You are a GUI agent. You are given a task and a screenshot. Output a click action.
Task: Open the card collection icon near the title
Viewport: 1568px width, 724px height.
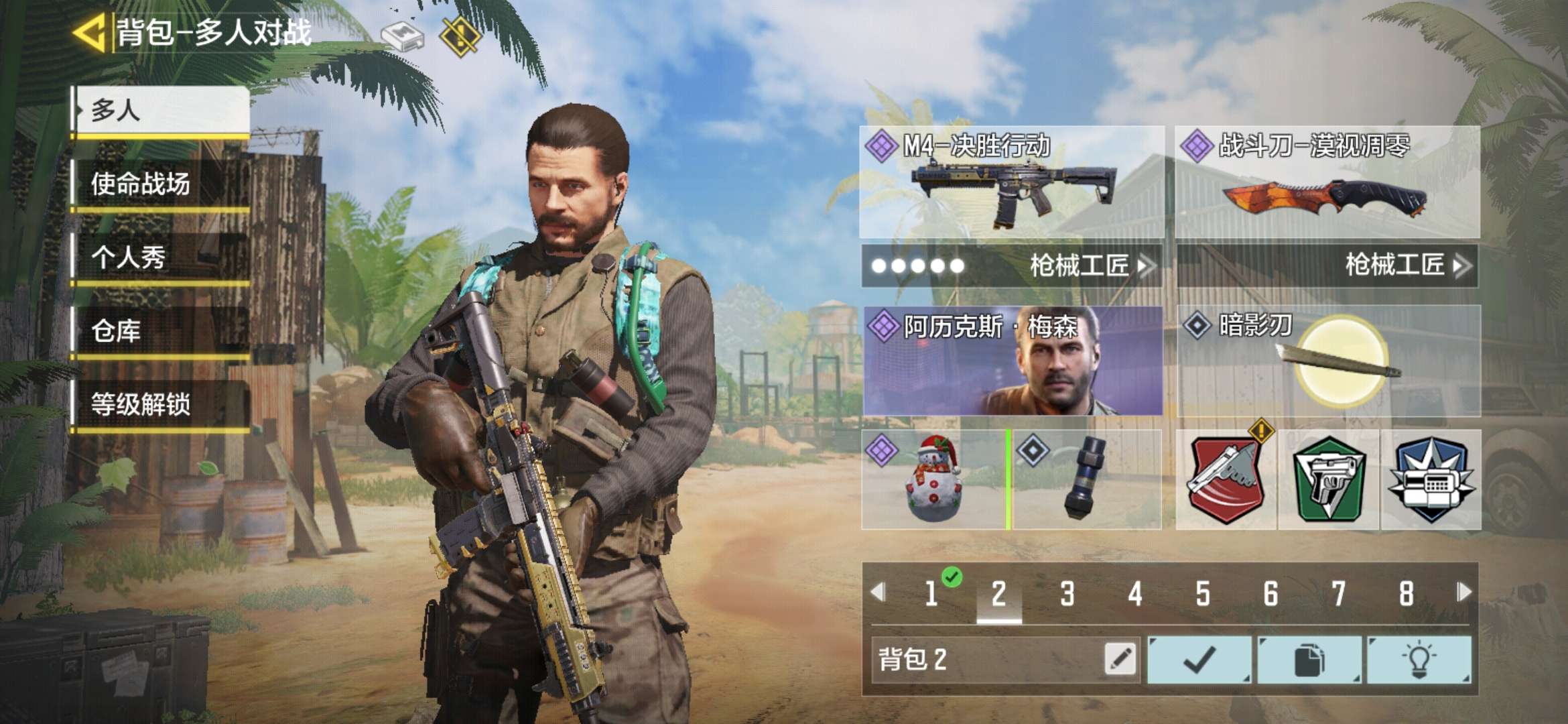click(x=403, y=37)
